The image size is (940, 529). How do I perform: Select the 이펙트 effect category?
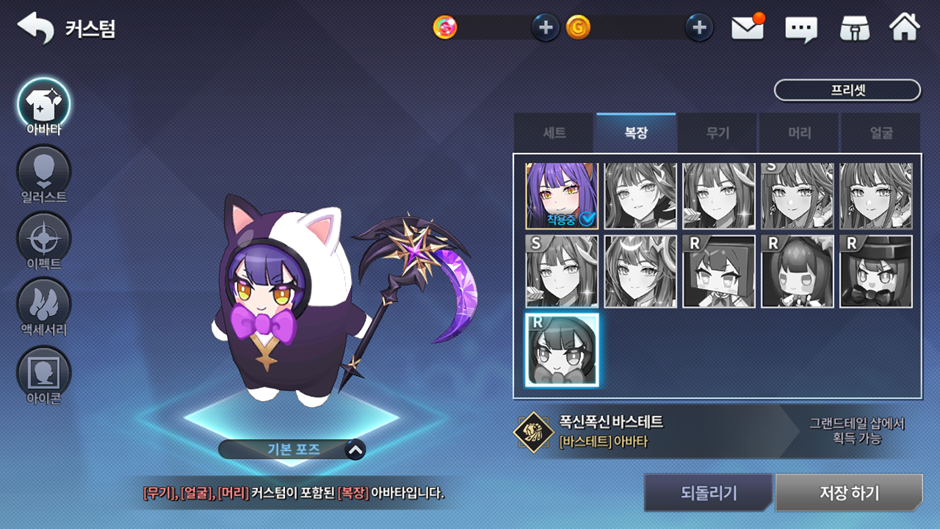click(43, 240)
